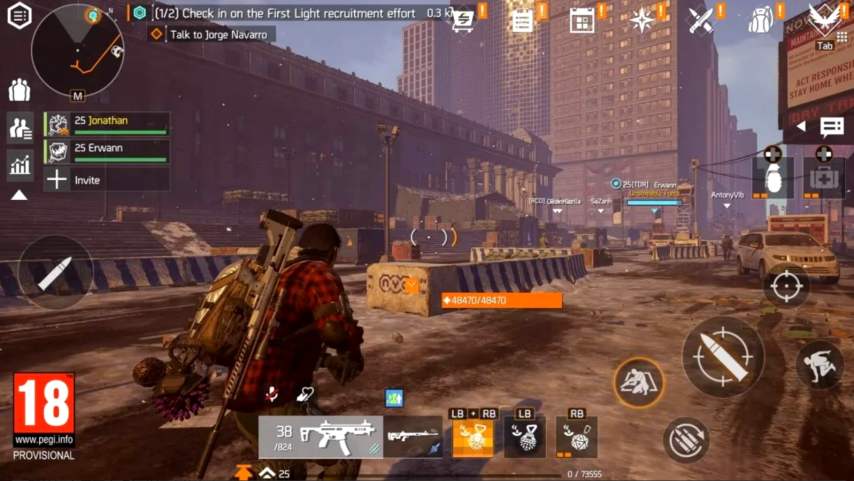Open the hexagon main menu button
This screenshot has height=481, width=854.
19,15
